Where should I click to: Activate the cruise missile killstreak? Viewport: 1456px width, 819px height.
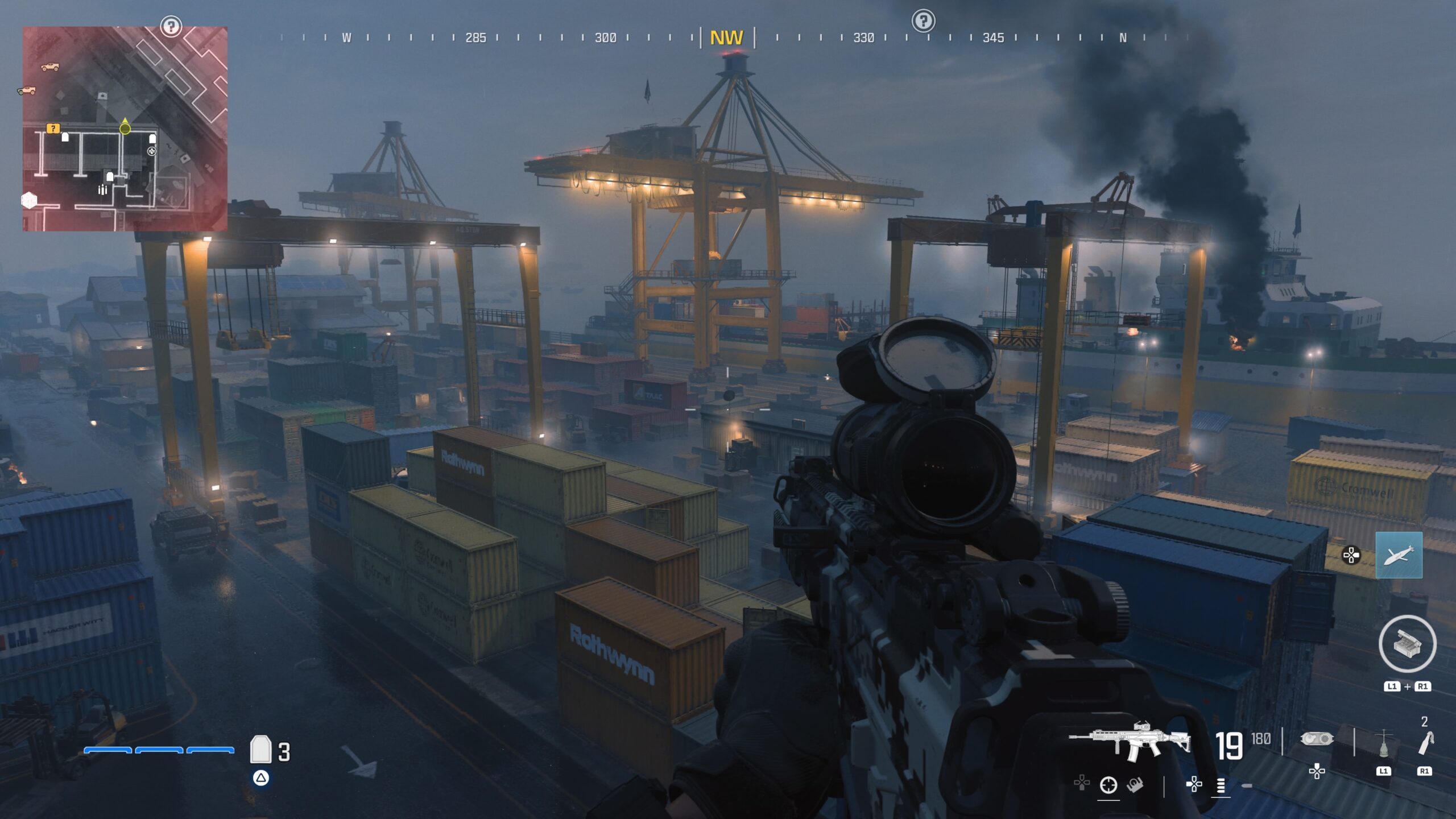[1399, 555]
